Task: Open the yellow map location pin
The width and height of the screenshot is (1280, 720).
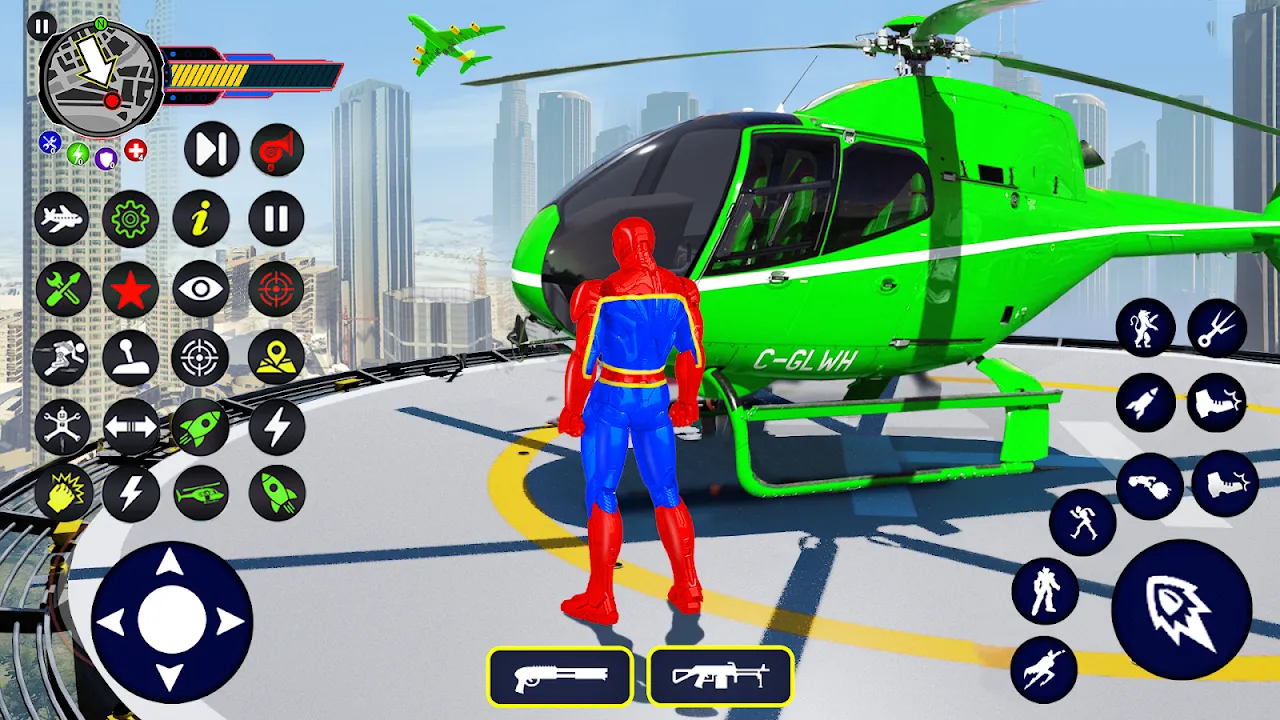Action: pyautogui.click(x=276, y=357)
